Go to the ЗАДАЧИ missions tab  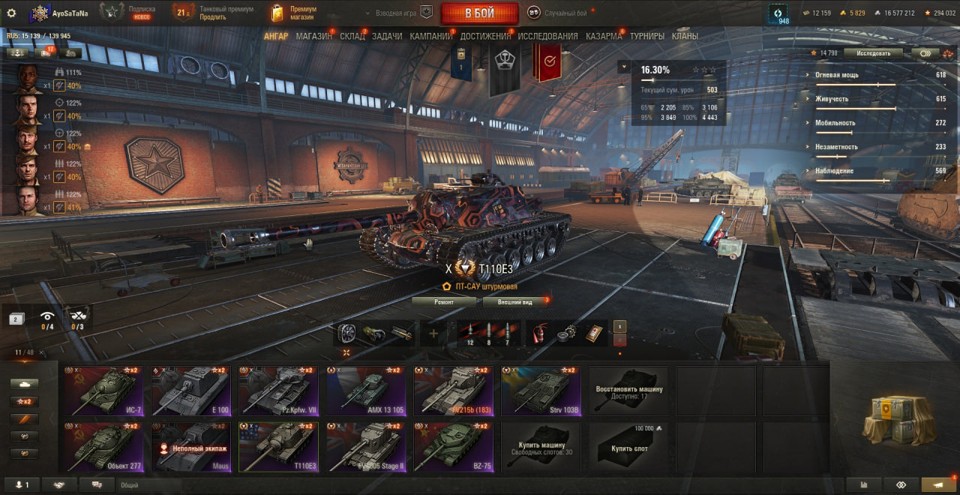coord(387,36)
